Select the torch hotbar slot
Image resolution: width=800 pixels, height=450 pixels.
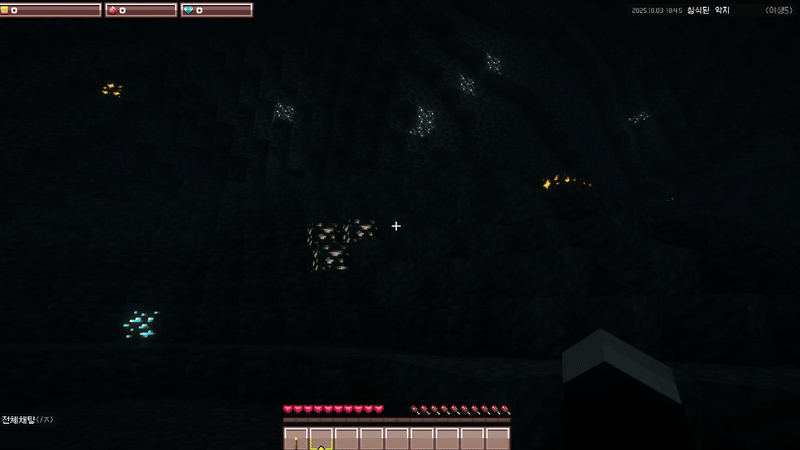tap(296, 439)
